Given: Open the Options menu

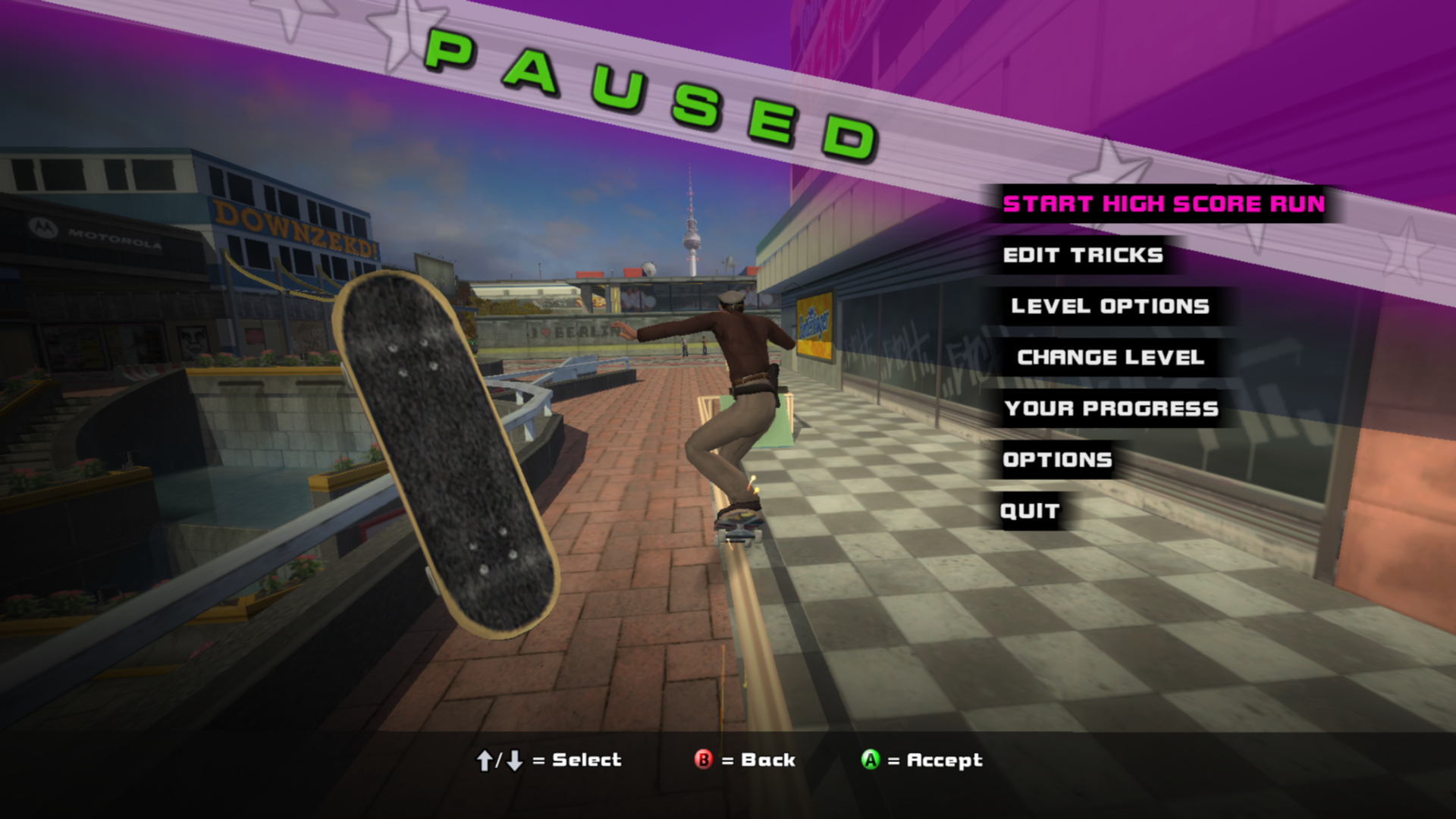Looking at the screenshot, I should click(x=1057, y=460).
